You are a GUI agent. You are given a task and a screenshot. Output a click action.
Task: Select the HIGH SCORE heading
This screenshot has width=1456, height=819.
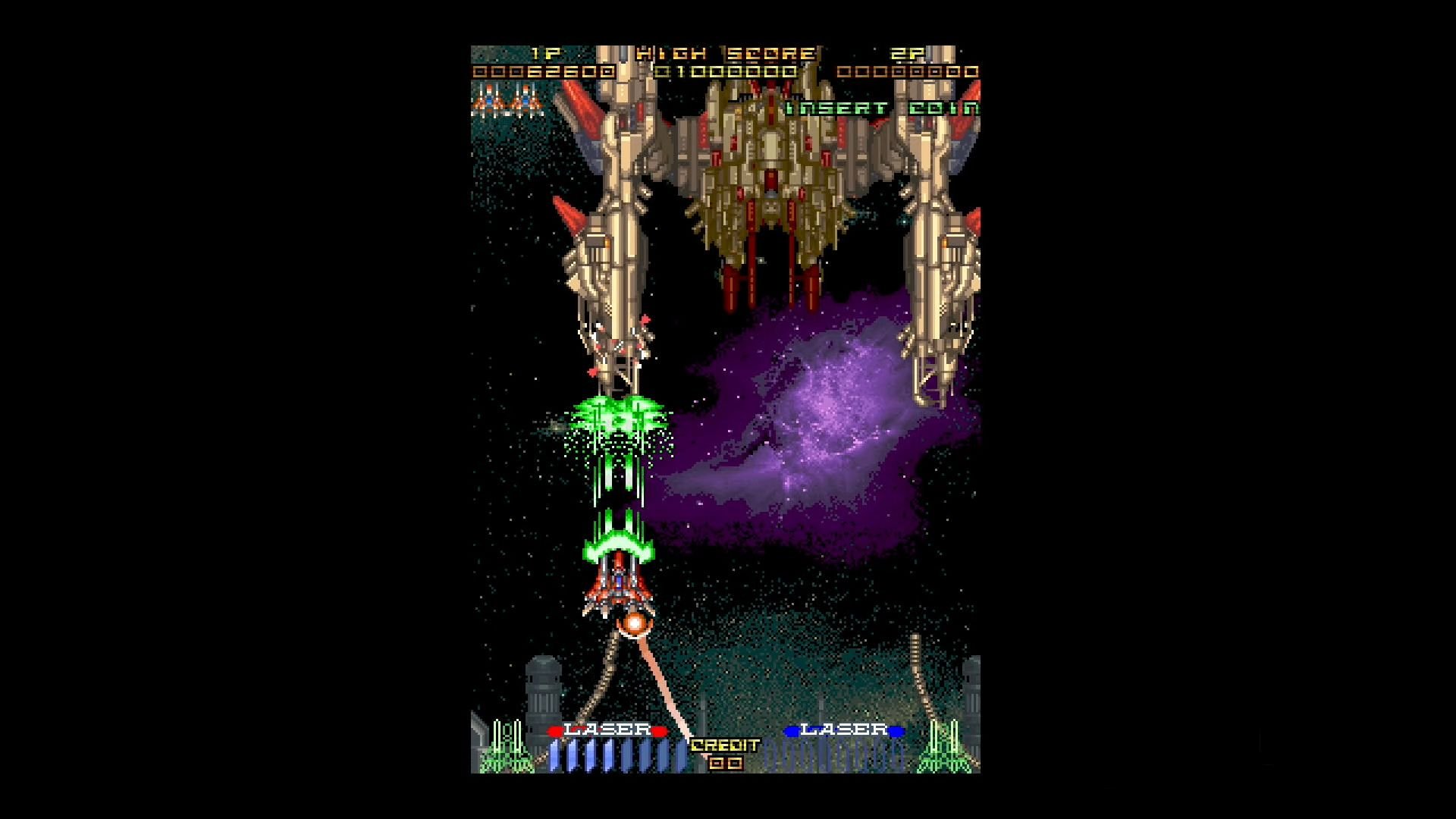(x=728, y=53)
